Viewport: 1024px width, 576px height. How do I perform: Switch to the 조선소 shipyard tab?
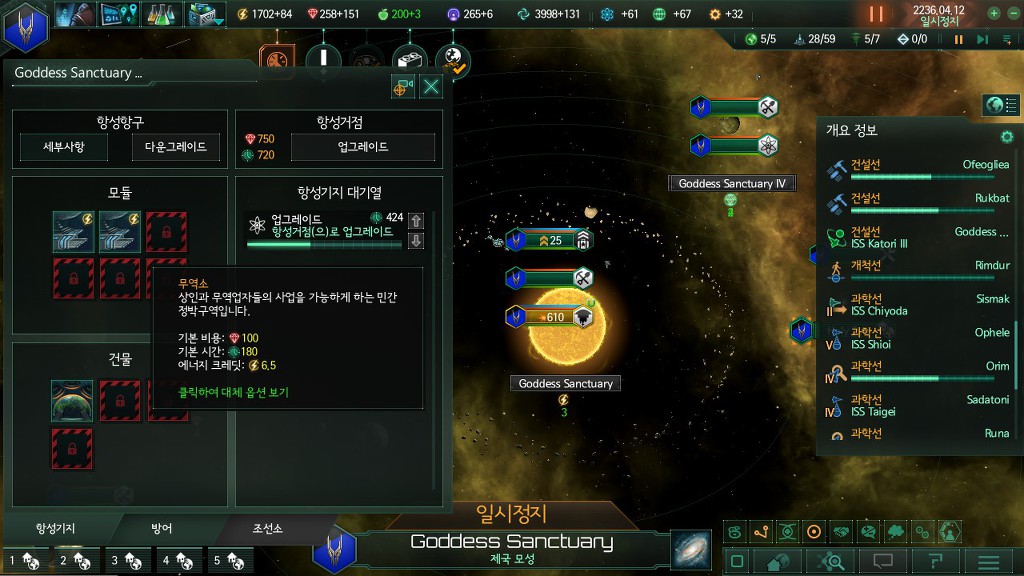pyautogui.click(x=267, y=528)
